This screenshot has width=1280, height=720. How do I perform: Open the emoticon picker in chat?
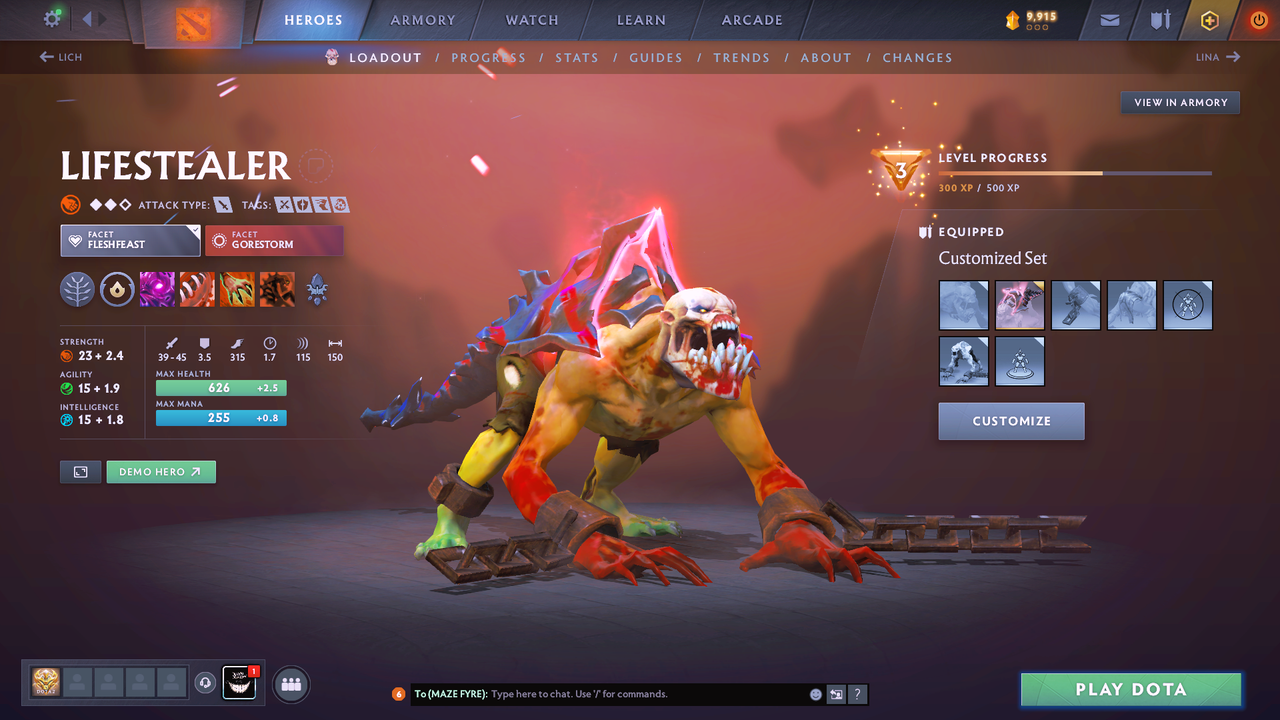(x=814, y=693)
